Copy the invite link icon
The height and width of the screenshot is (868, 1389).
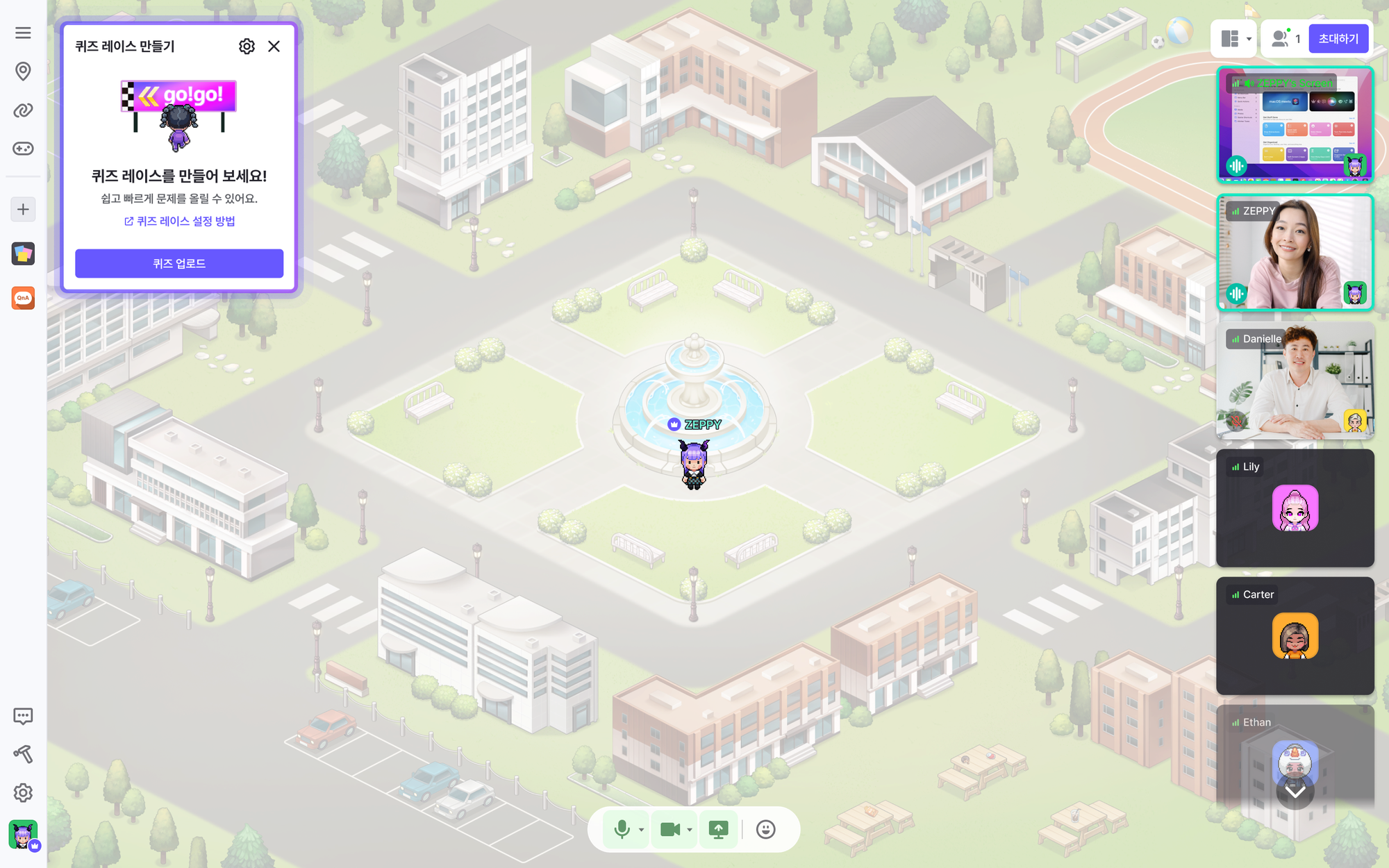coord(23,110)
